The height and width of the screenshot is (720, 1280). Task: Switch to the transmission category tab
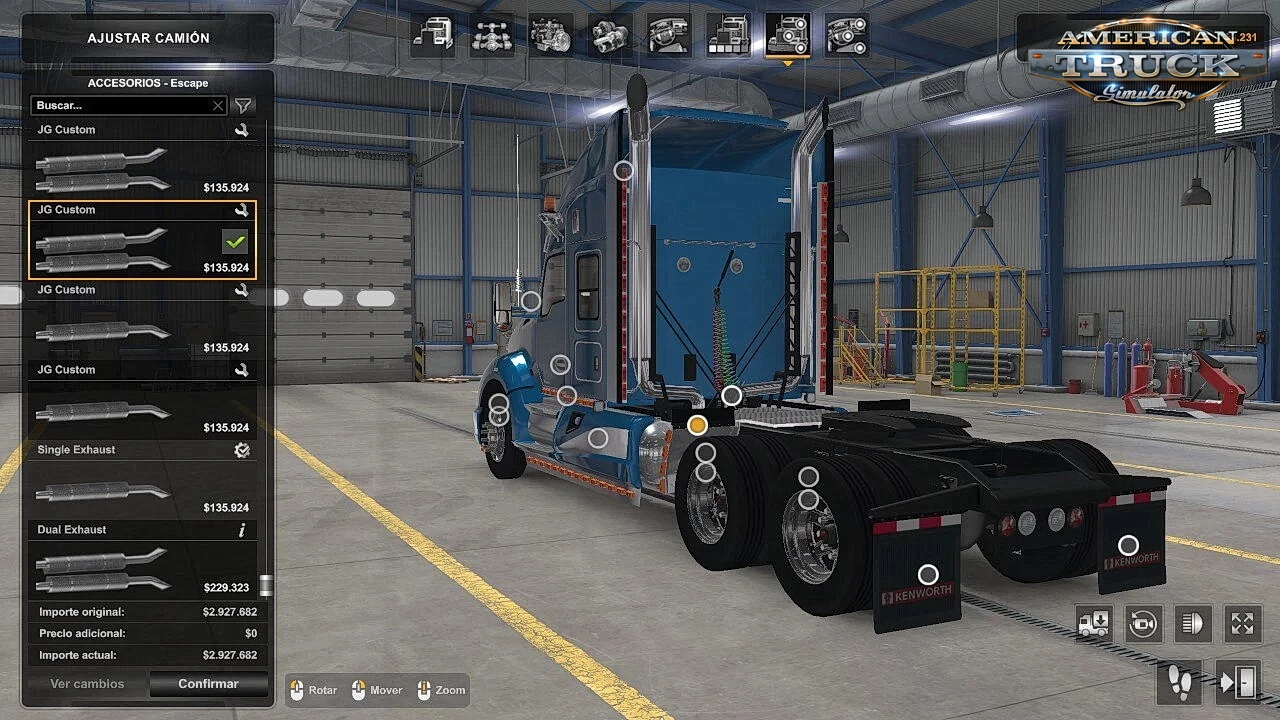[609, 36]
